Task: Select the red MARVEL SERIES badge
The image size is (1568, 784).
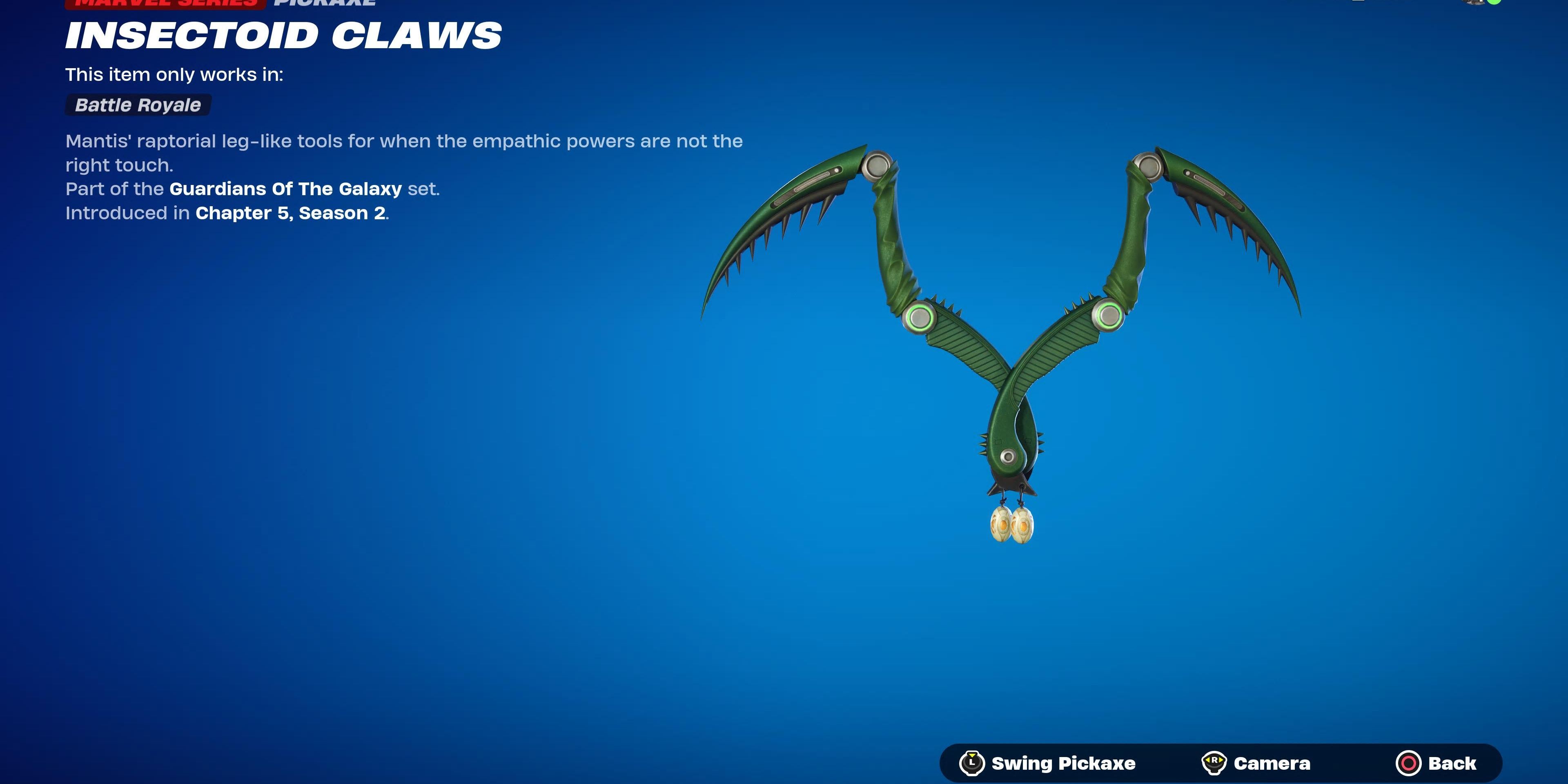Action: tap(164, 4)
